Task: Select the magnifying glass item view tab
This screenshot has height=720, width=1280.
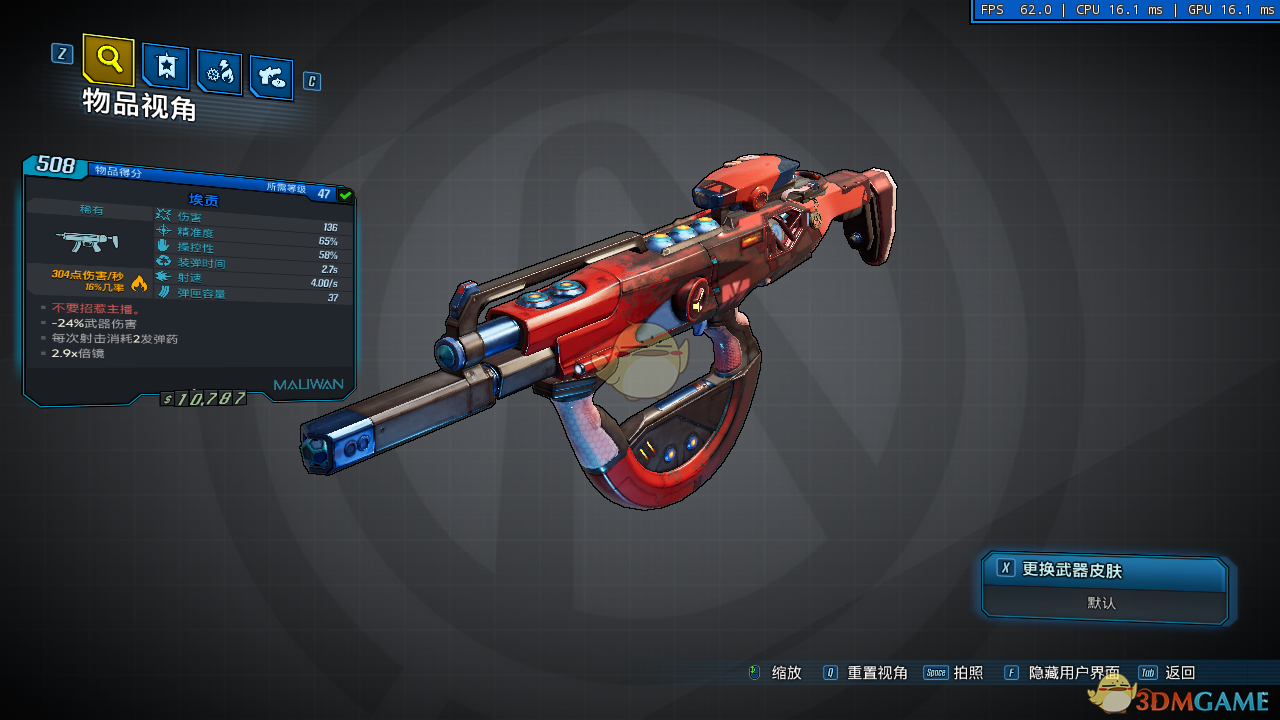Action: tap(108, 59)
